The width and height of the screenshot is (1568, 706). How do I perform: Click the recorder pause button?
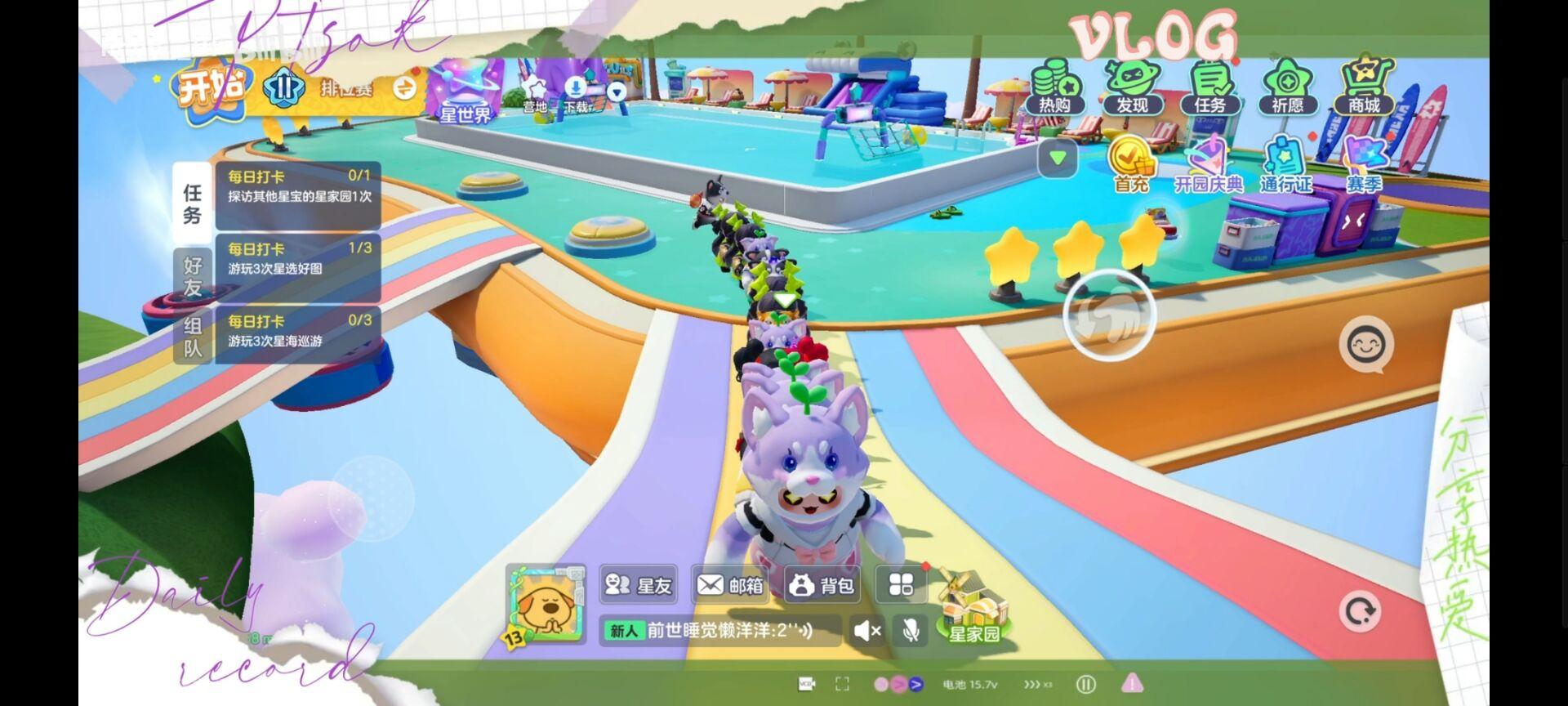pyautogui.click(x=1085, y=684)
